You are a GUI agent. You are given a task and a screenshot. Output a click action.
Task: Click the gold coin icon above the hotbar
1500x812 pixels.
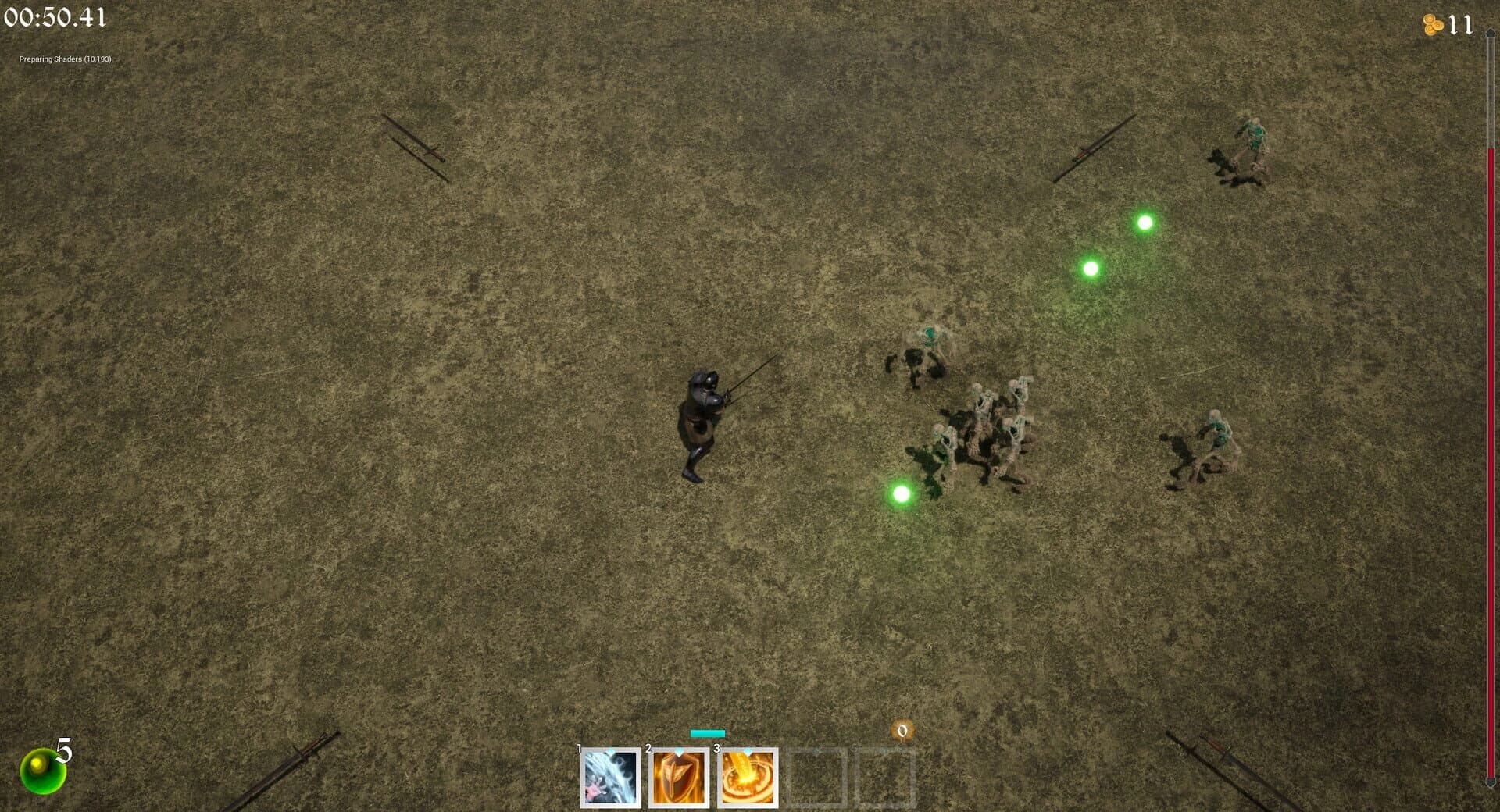902,731
